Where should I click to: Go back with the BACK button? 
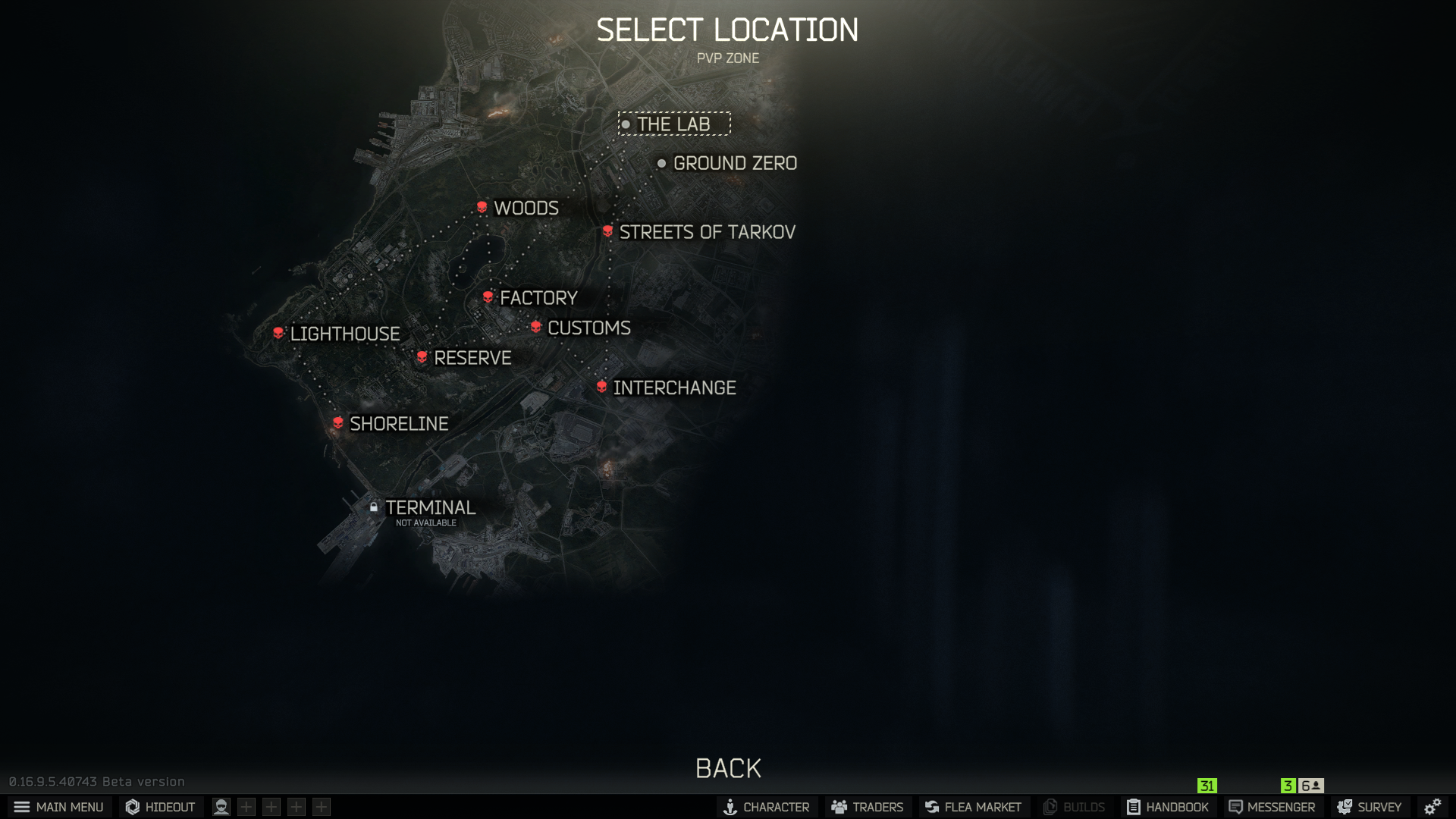coord(728,768)
